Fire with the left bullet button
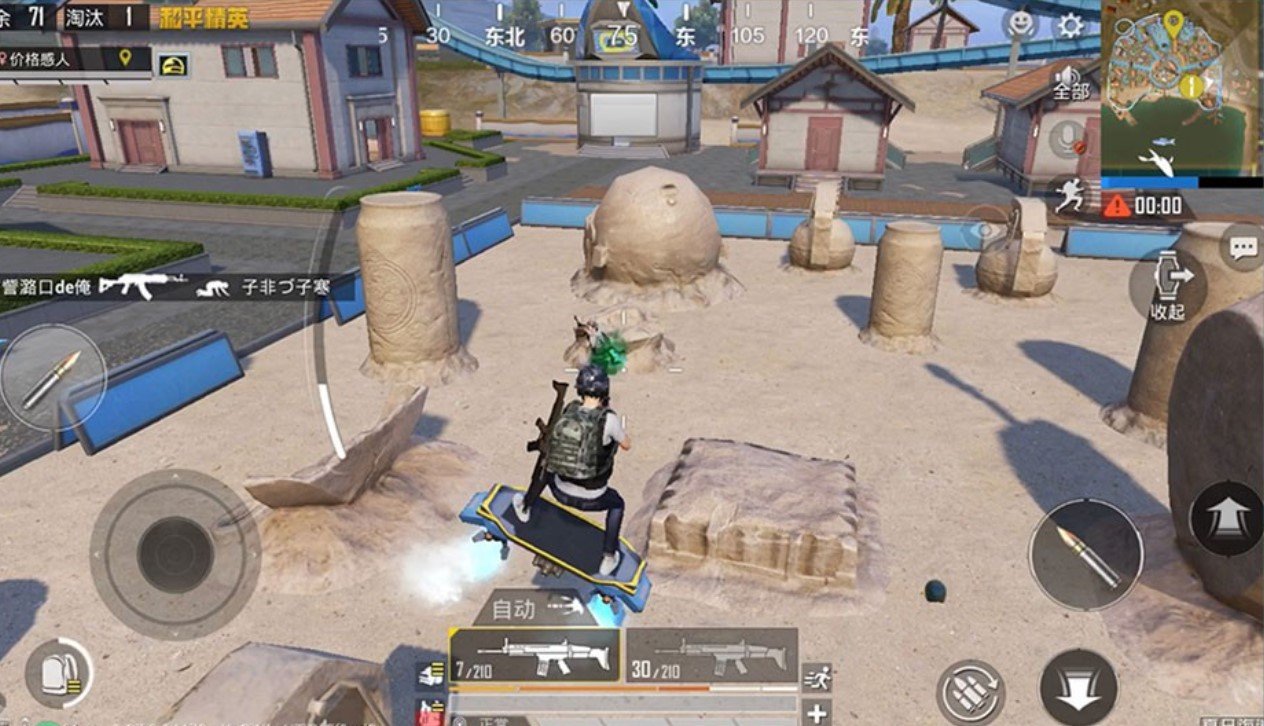The width and height of the screenshot is (1264, 726). [x=52, y=378]
